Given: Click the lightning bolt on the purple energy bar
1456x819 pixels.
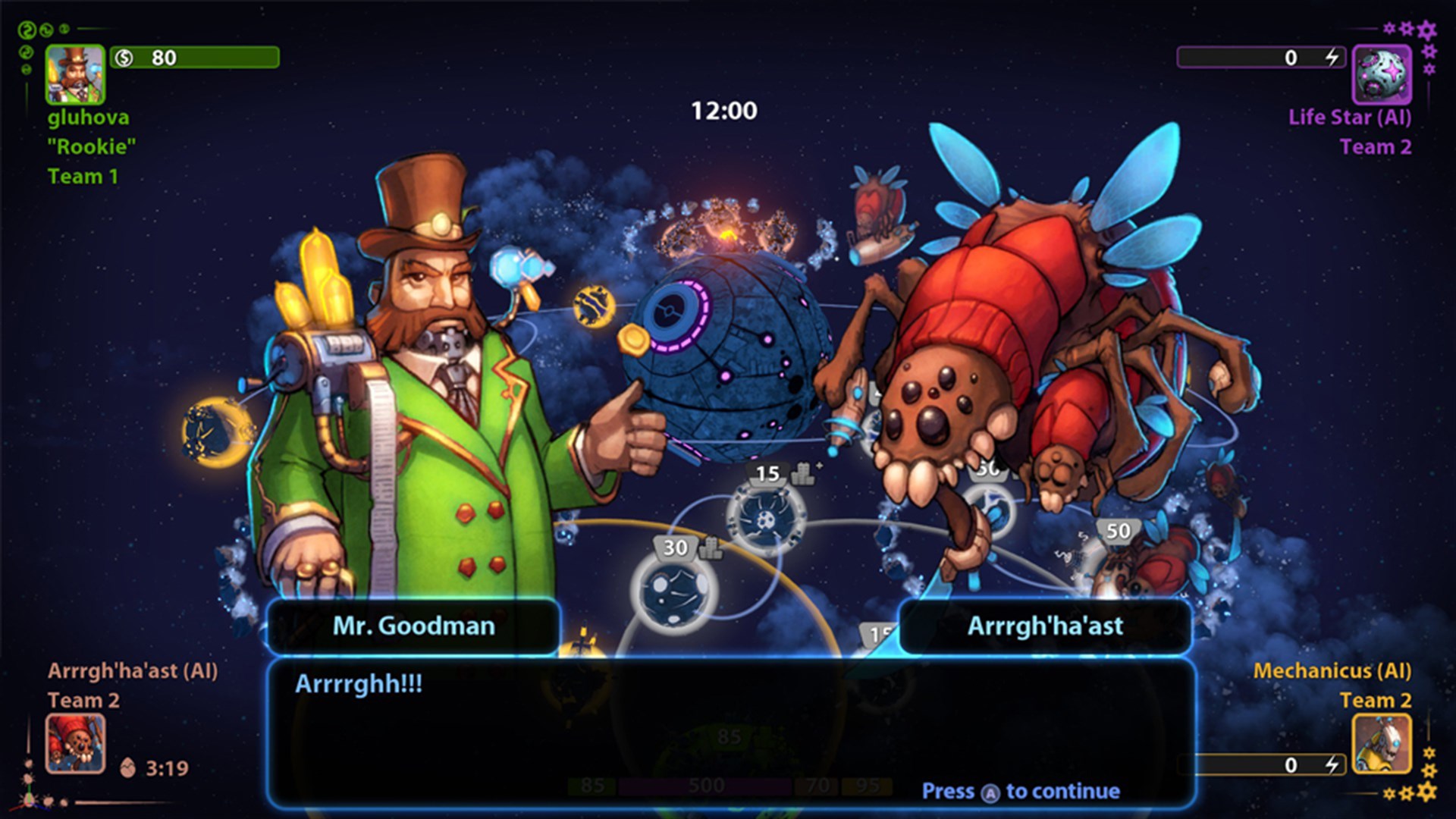Looking at the screenshot, I should [1334, 56].
